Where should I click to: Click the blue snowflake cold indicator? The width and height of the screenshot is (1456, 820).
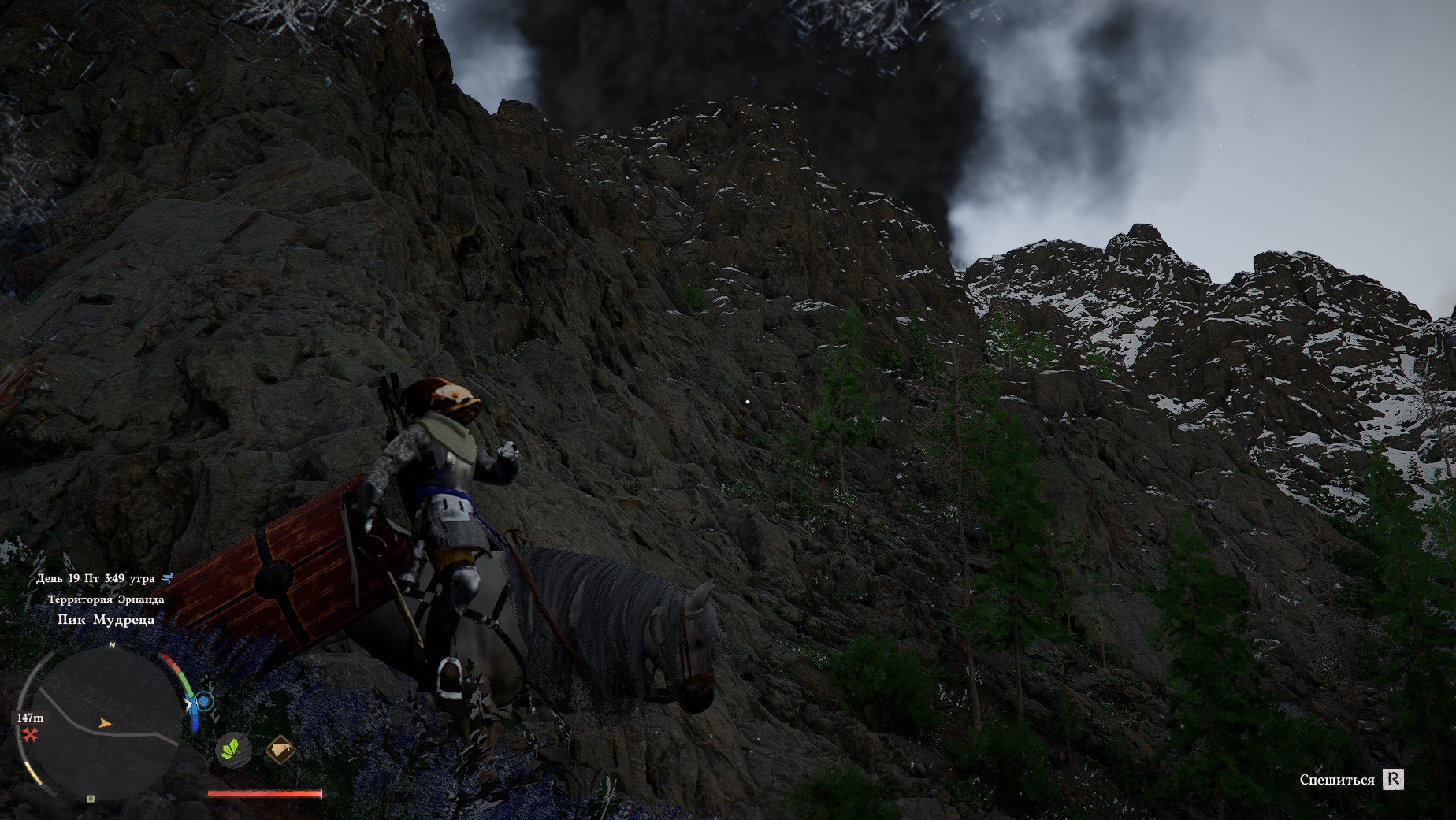204,700
